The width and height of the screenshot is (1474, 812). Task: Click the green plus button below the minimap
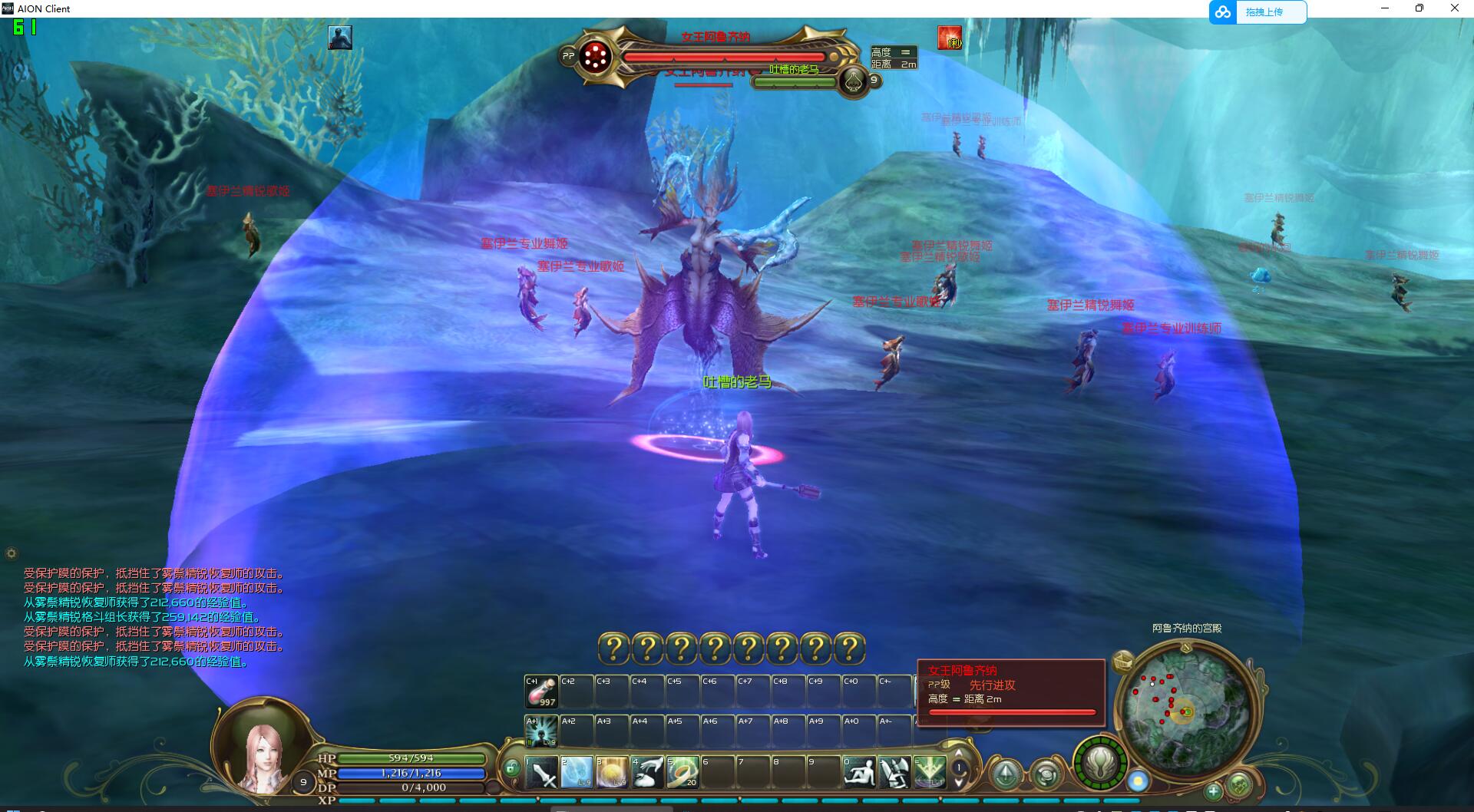(1213, 791)
